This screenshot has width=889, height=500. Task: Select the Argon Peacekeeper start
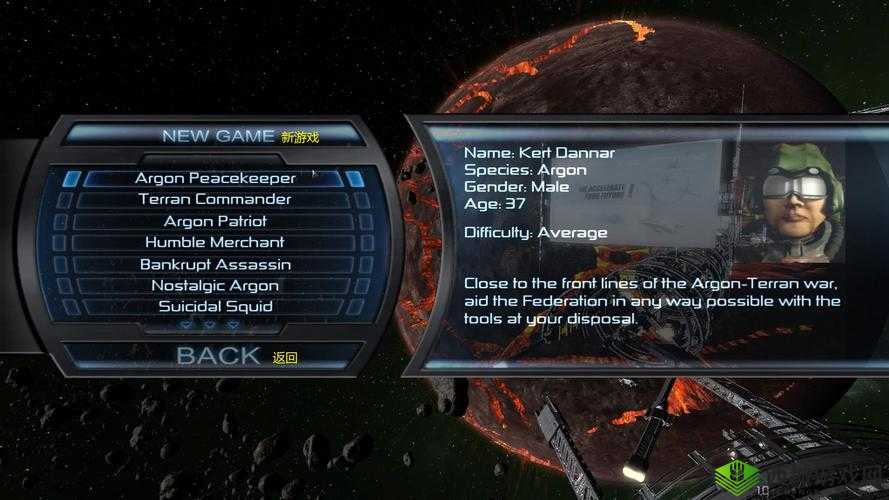215,178
